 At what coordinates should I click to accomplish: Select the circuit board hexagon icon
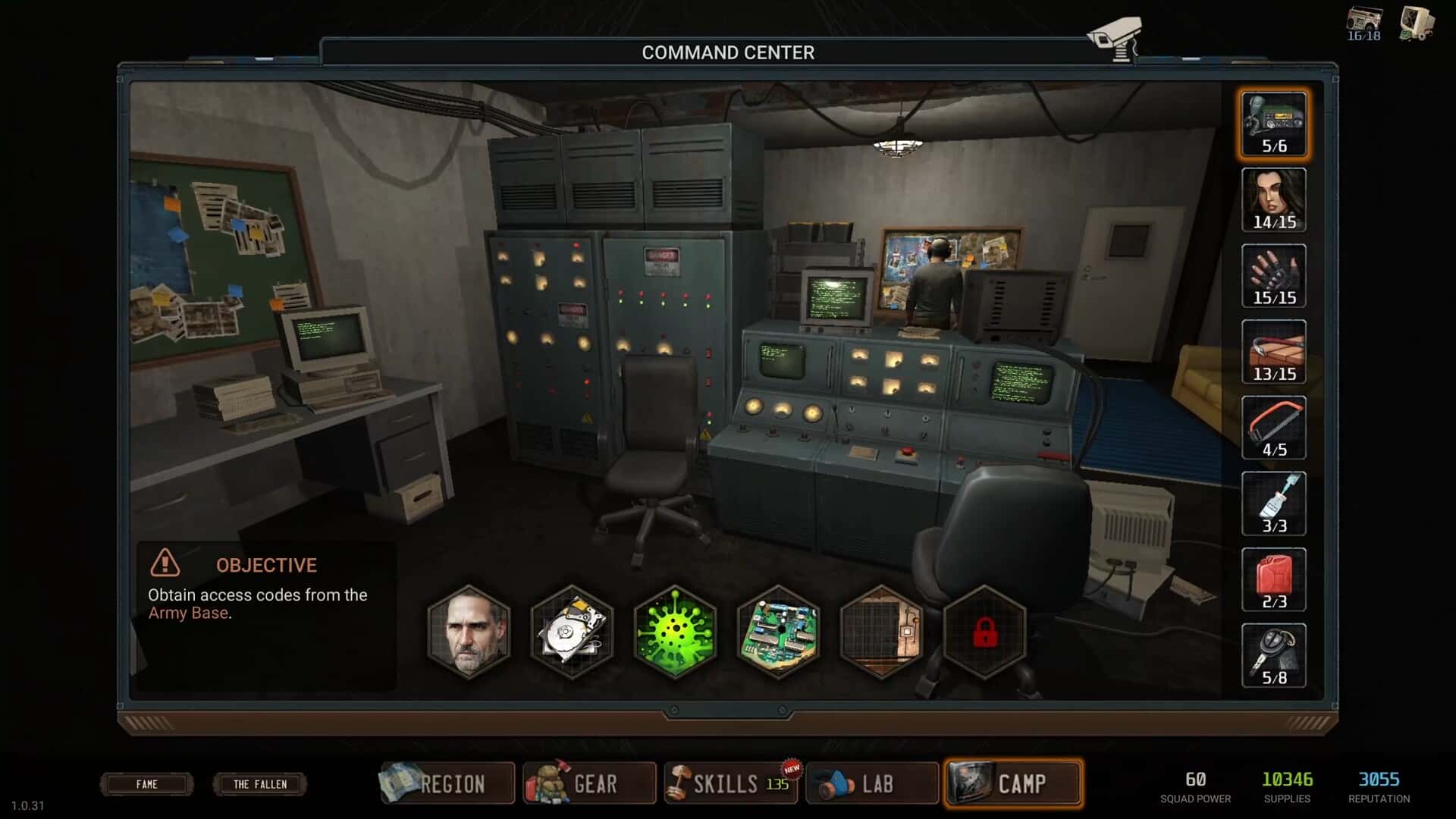click(x=778, y=632)
